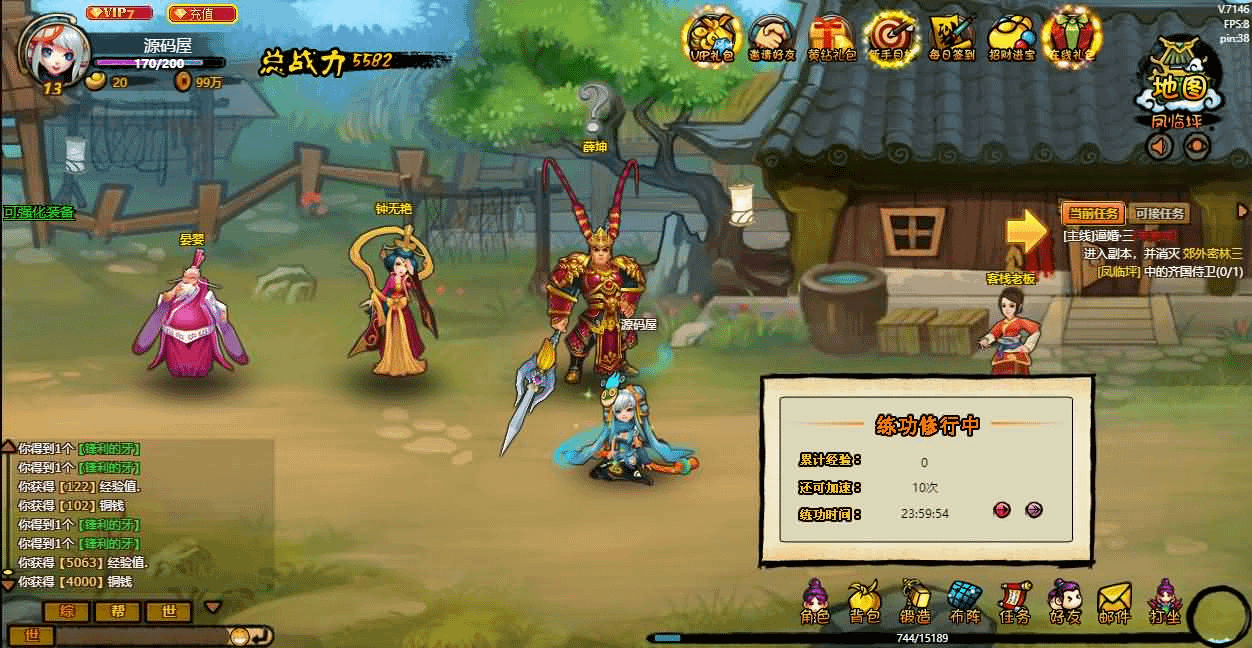This screenshot has width=1252, height=648.
Task: Open the 角色 character menu
Action: click(816, 603)
